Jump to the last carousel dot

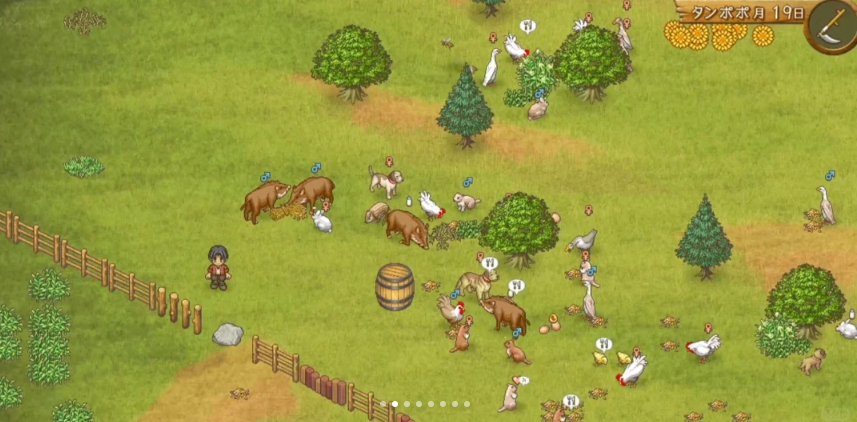[x=466, y=405]
